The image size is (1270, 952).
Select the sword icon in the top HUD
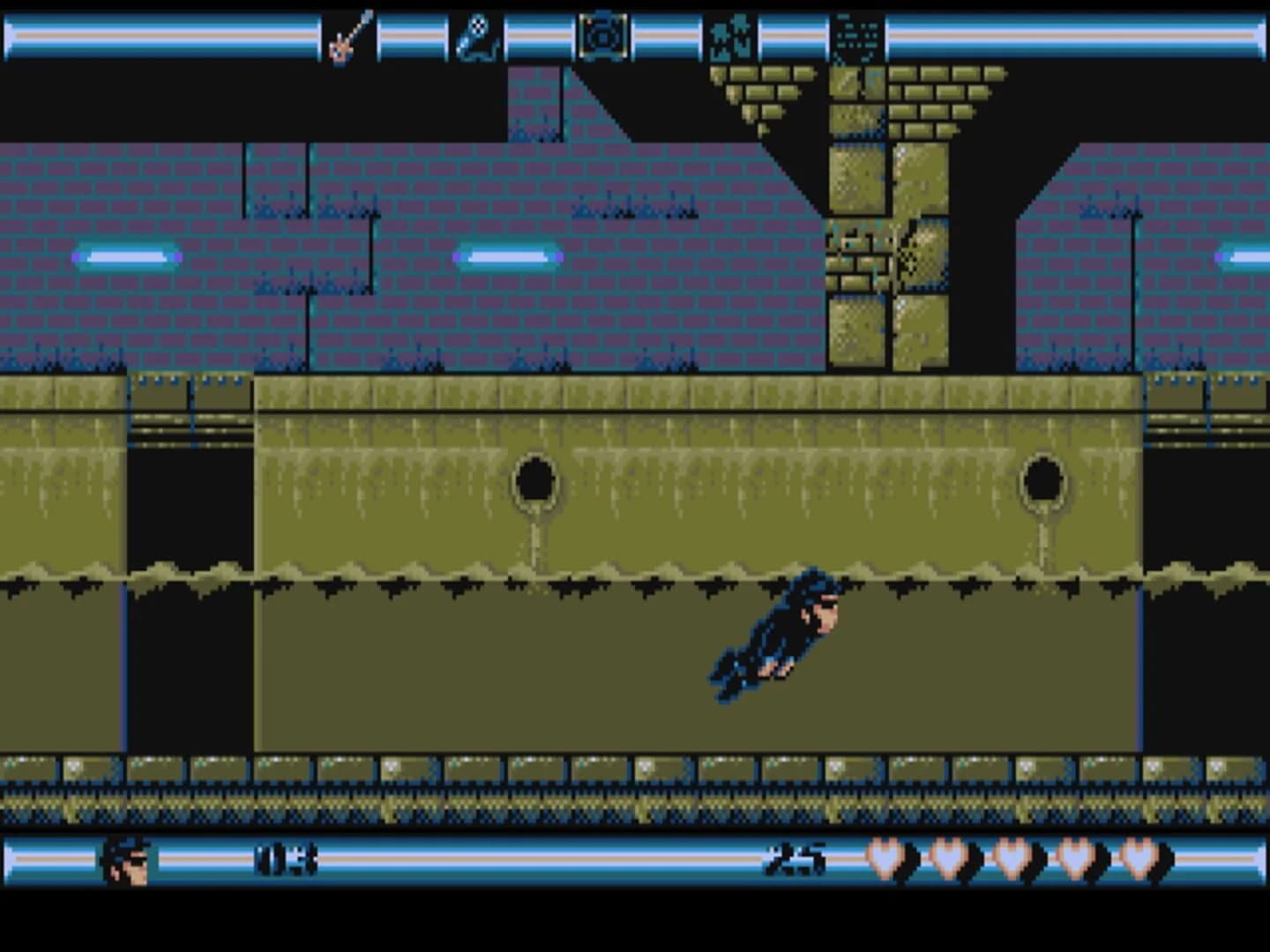347,33
